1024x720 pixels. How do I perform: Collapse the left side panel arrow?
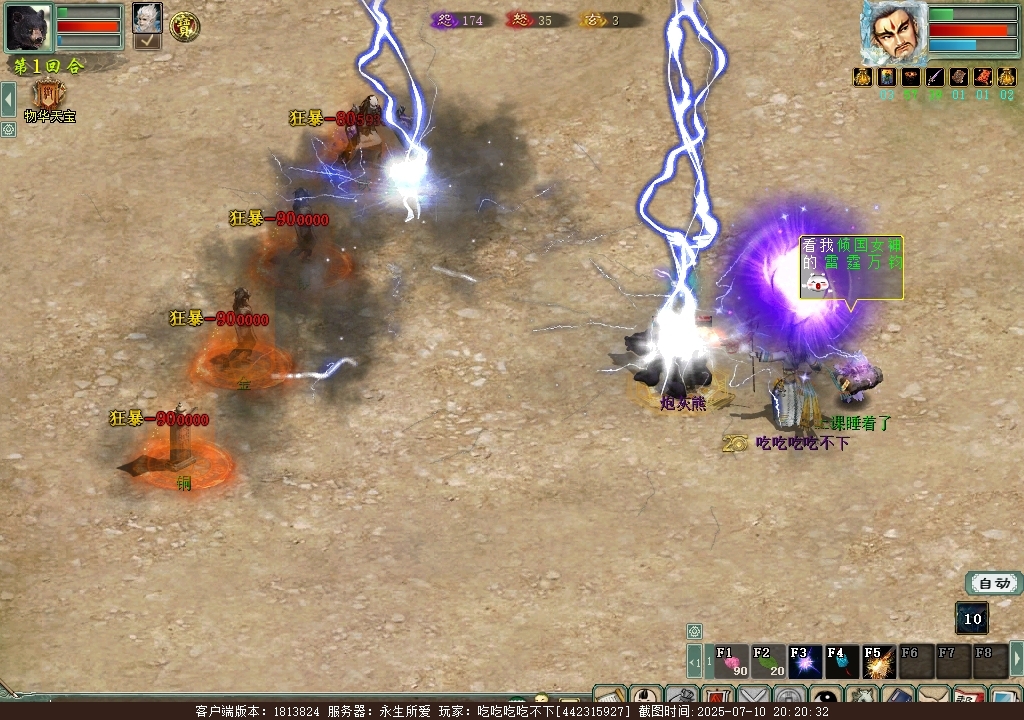click(8, 99)
